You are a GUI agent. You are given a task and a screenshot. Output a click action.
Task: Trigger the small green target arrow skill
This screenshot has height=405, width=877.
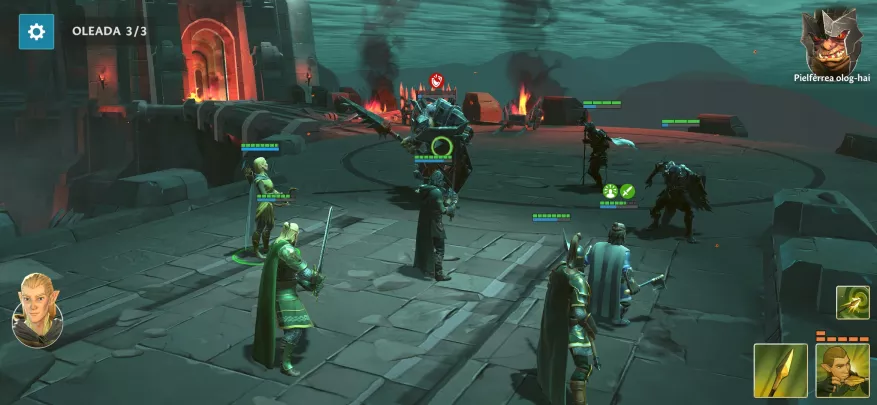852,303
